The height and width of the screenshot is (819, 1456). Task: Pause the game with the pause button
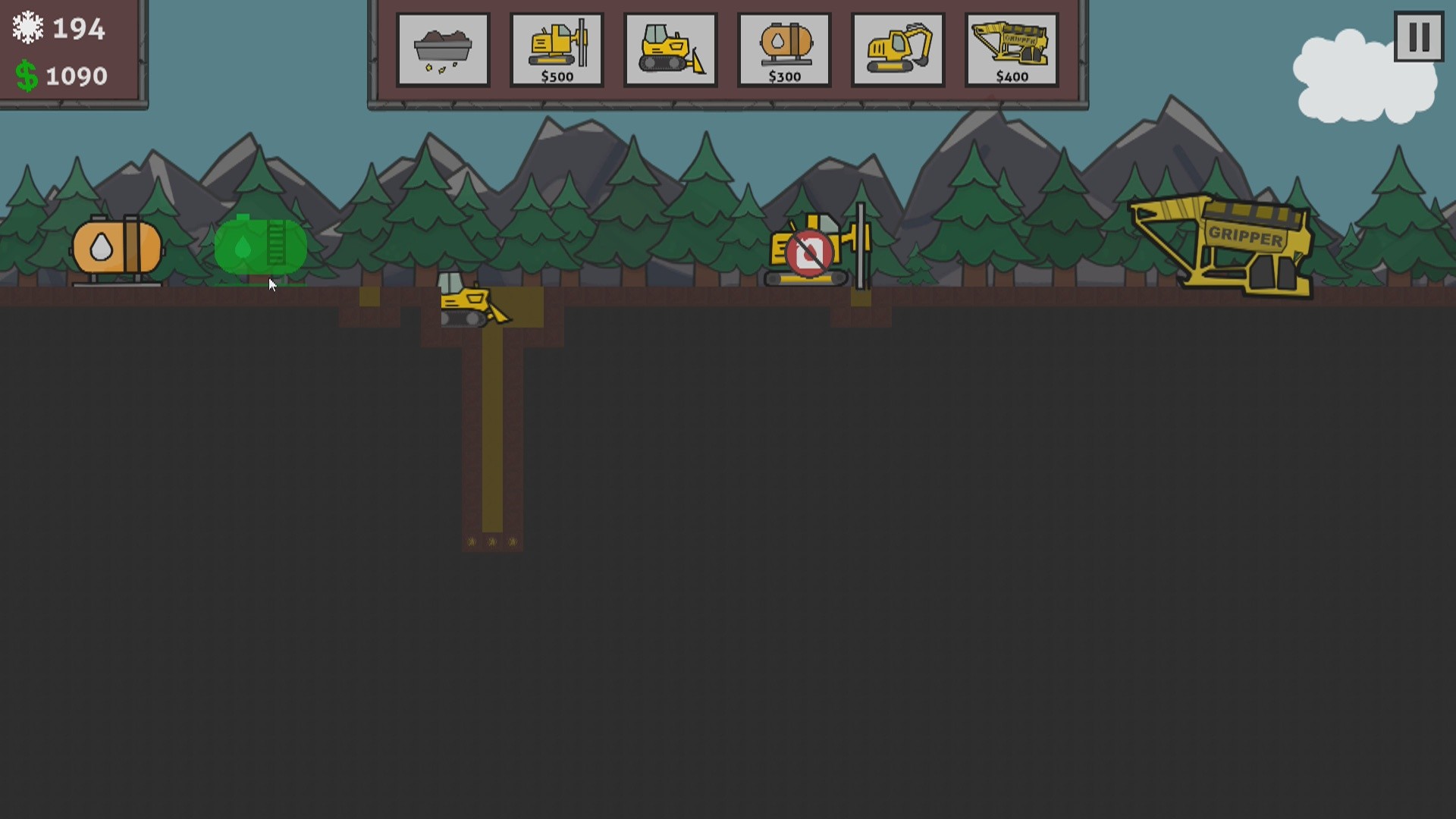(x=1417, y=38)
